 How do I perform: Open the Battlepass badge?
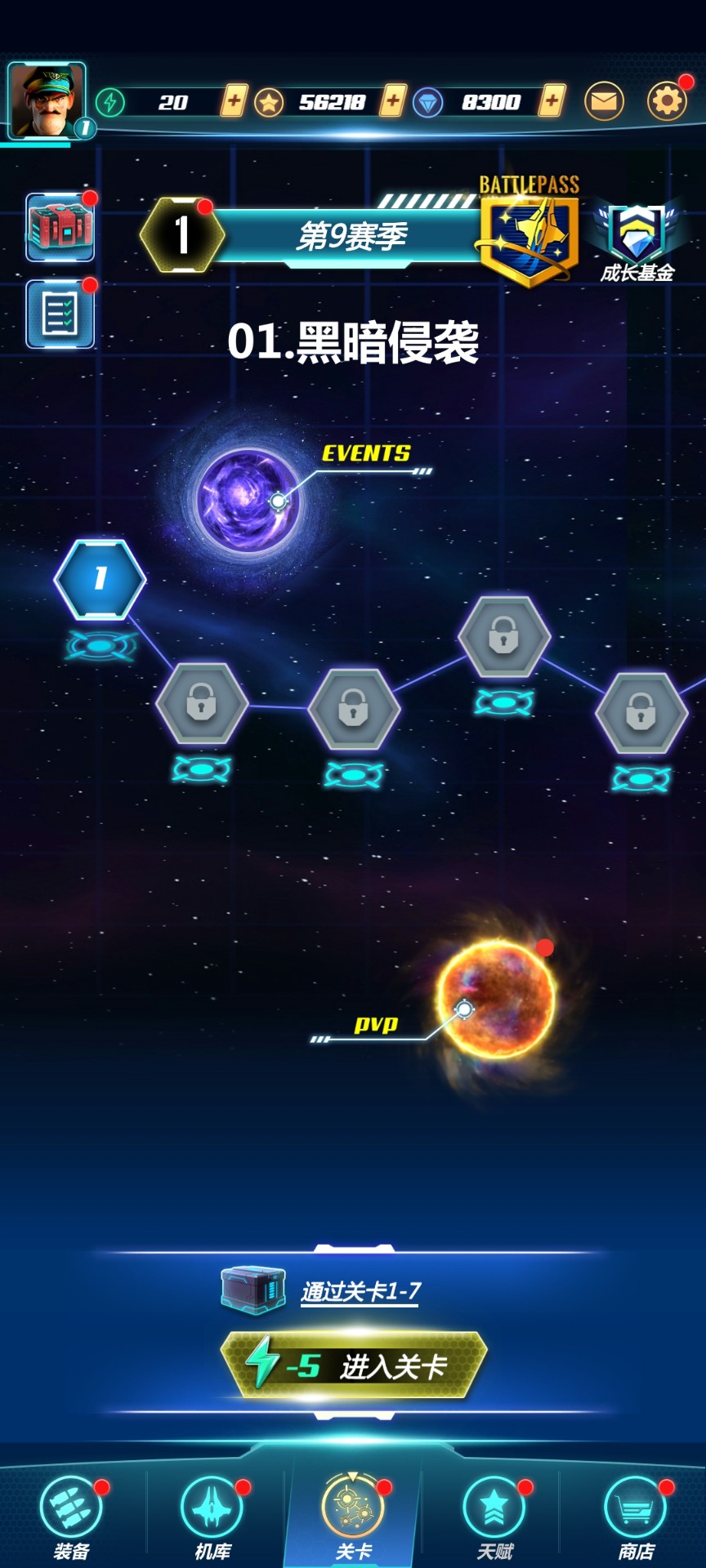click(x=529, y=232)
